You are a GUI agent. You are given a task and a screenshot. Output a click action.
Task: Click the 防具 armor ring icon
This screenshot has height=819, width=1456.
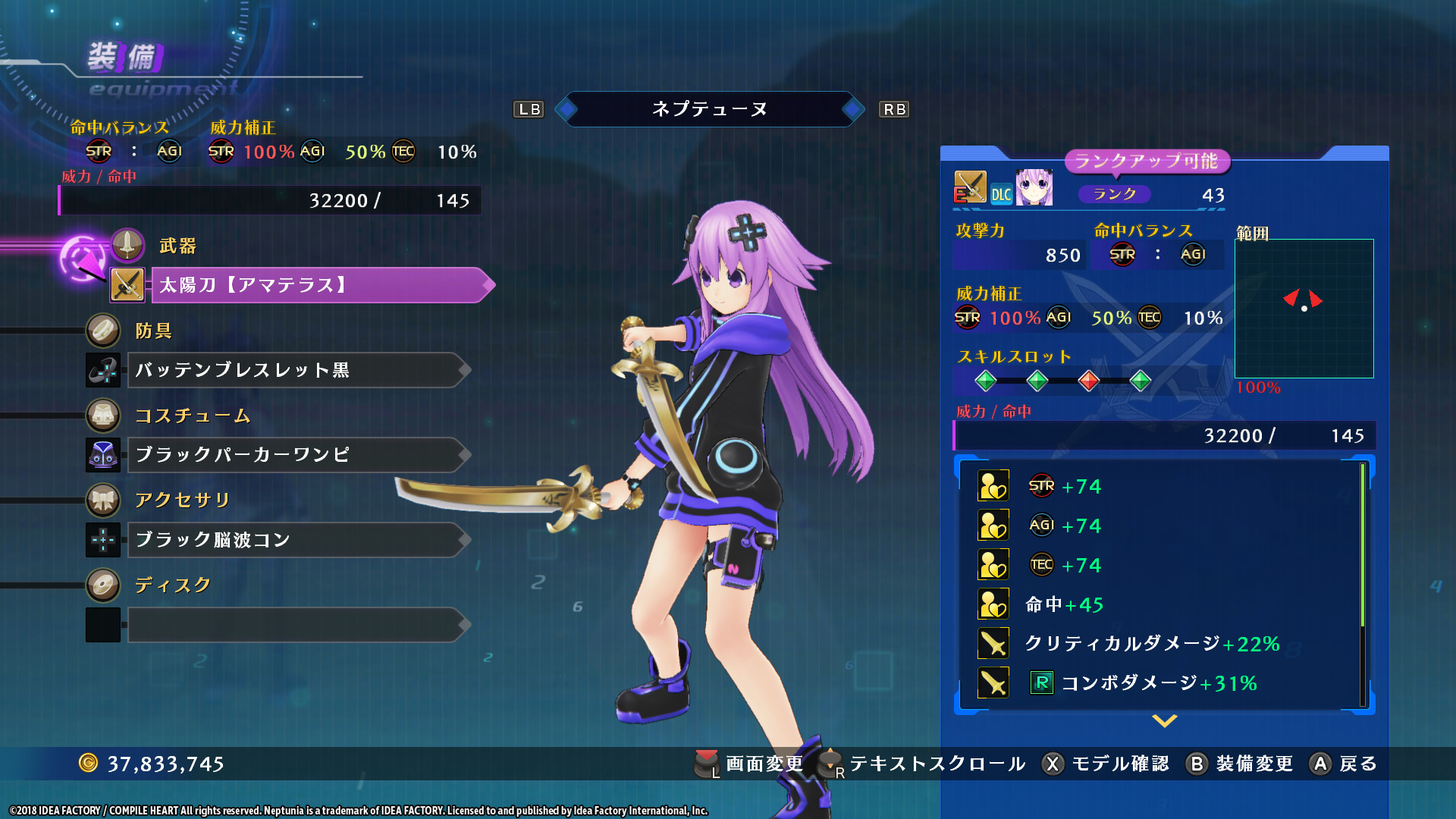tap(103, 331)
